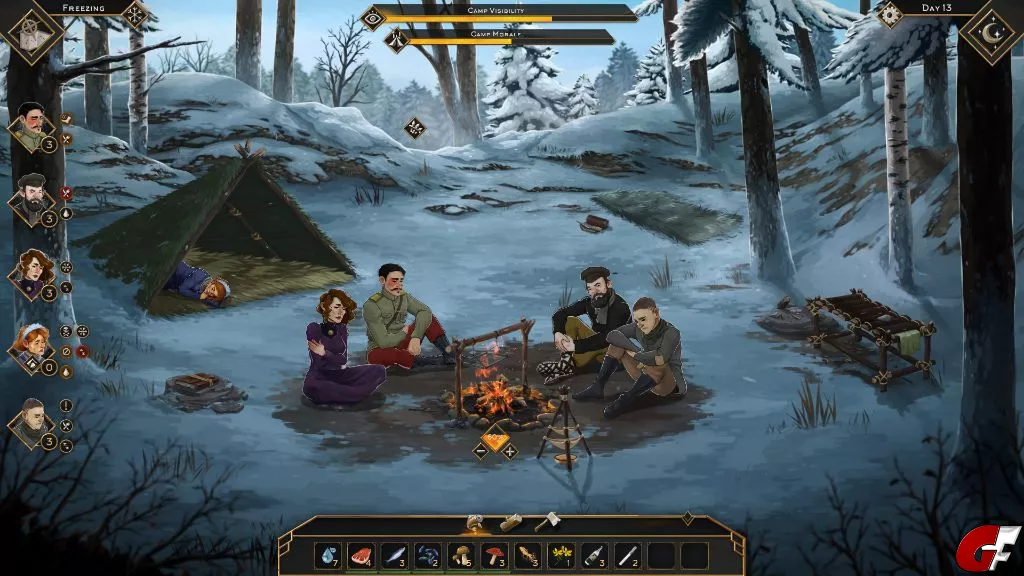Switch to the axe tools category
1024x576 pixels.
(545, 522)
